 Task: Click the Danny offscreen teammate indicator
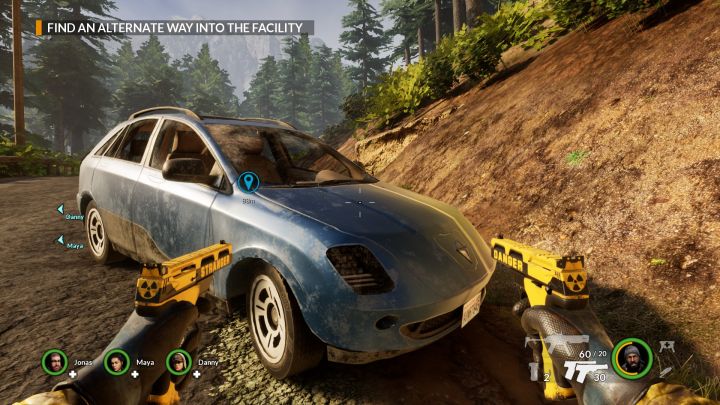click(x=61, y=210)
